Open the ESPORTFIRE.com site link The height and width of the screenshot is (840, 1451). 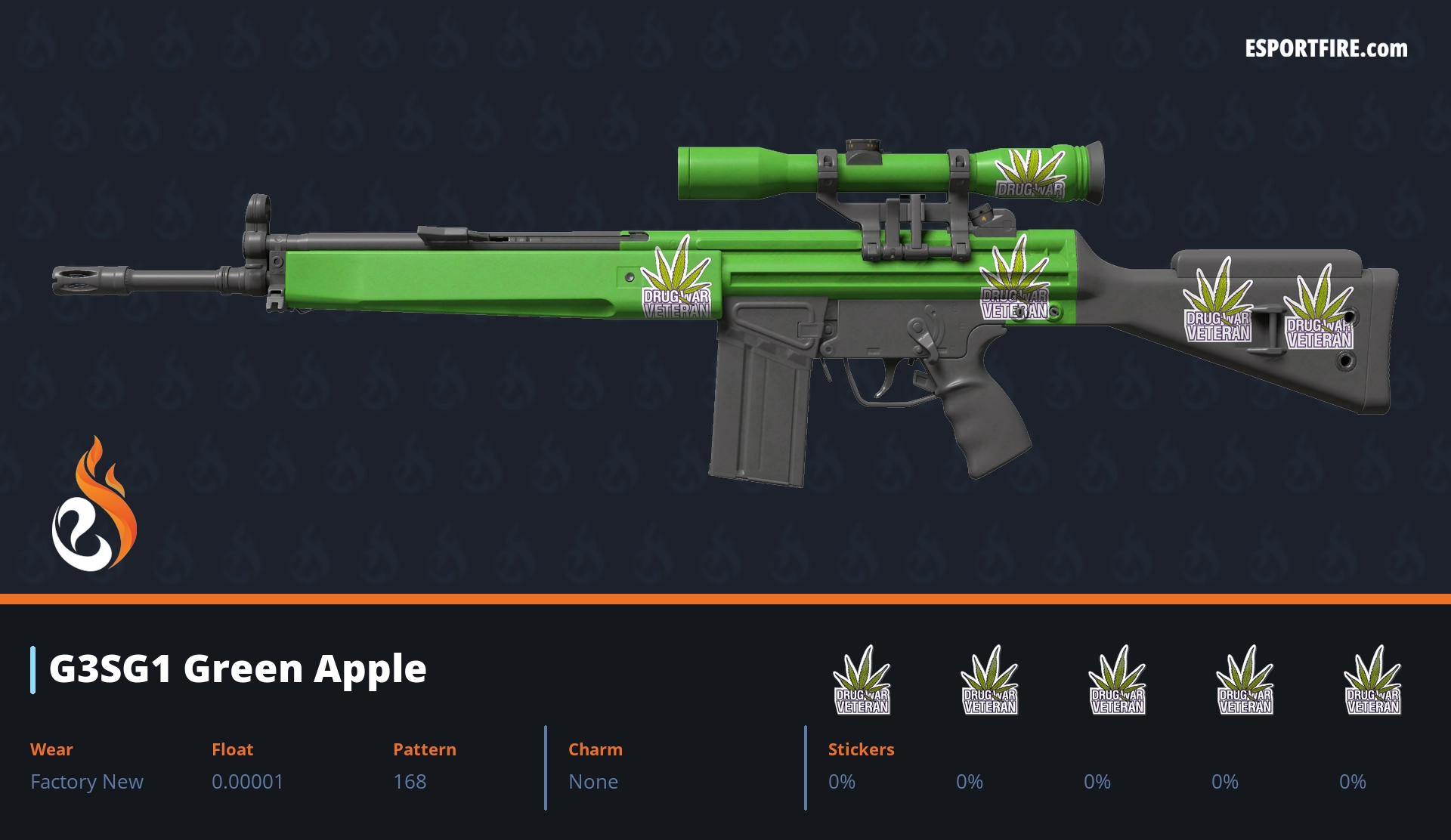click(x=1326, y=49)
